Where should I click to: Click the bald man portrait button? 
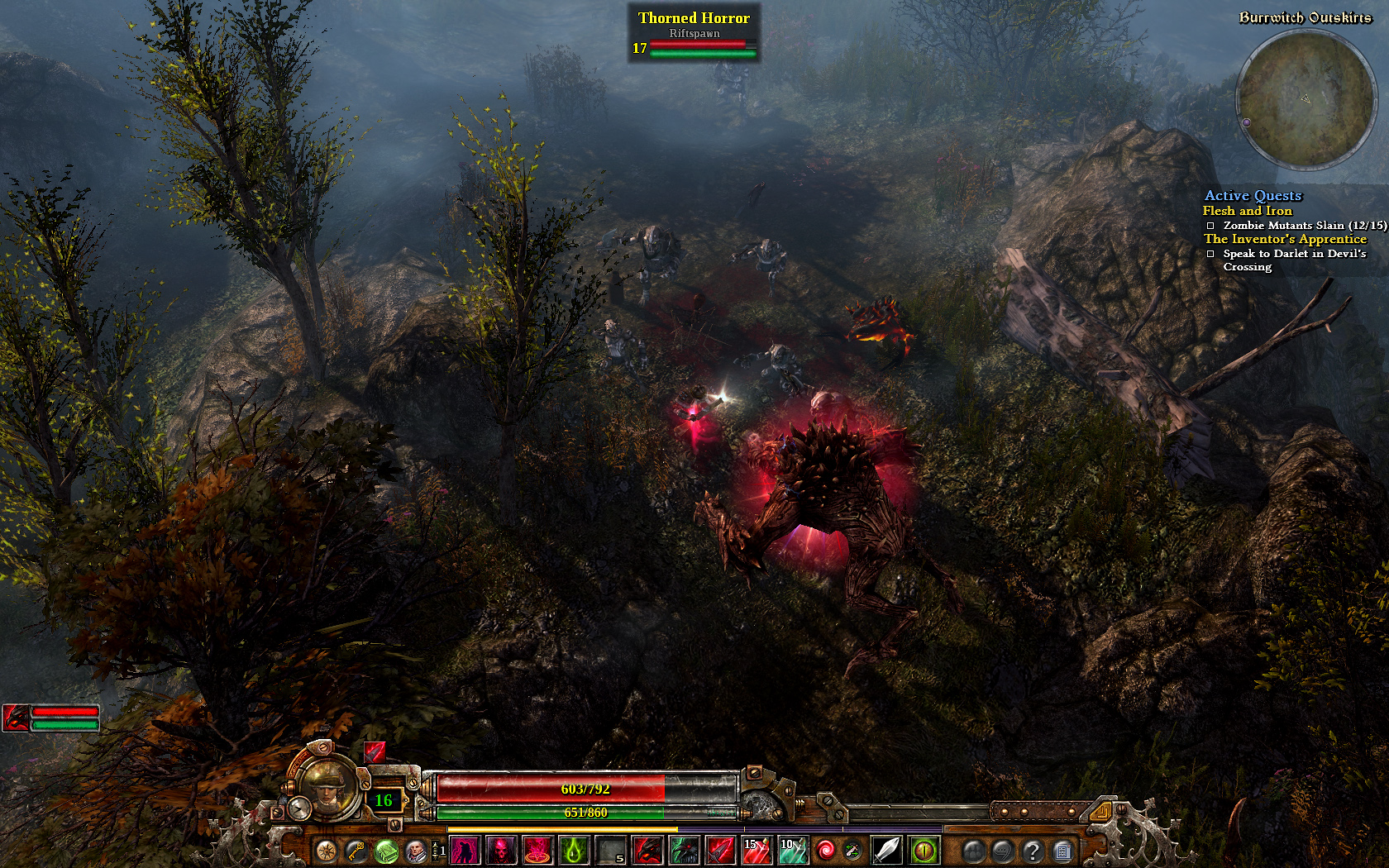click(x=416, y=850)
